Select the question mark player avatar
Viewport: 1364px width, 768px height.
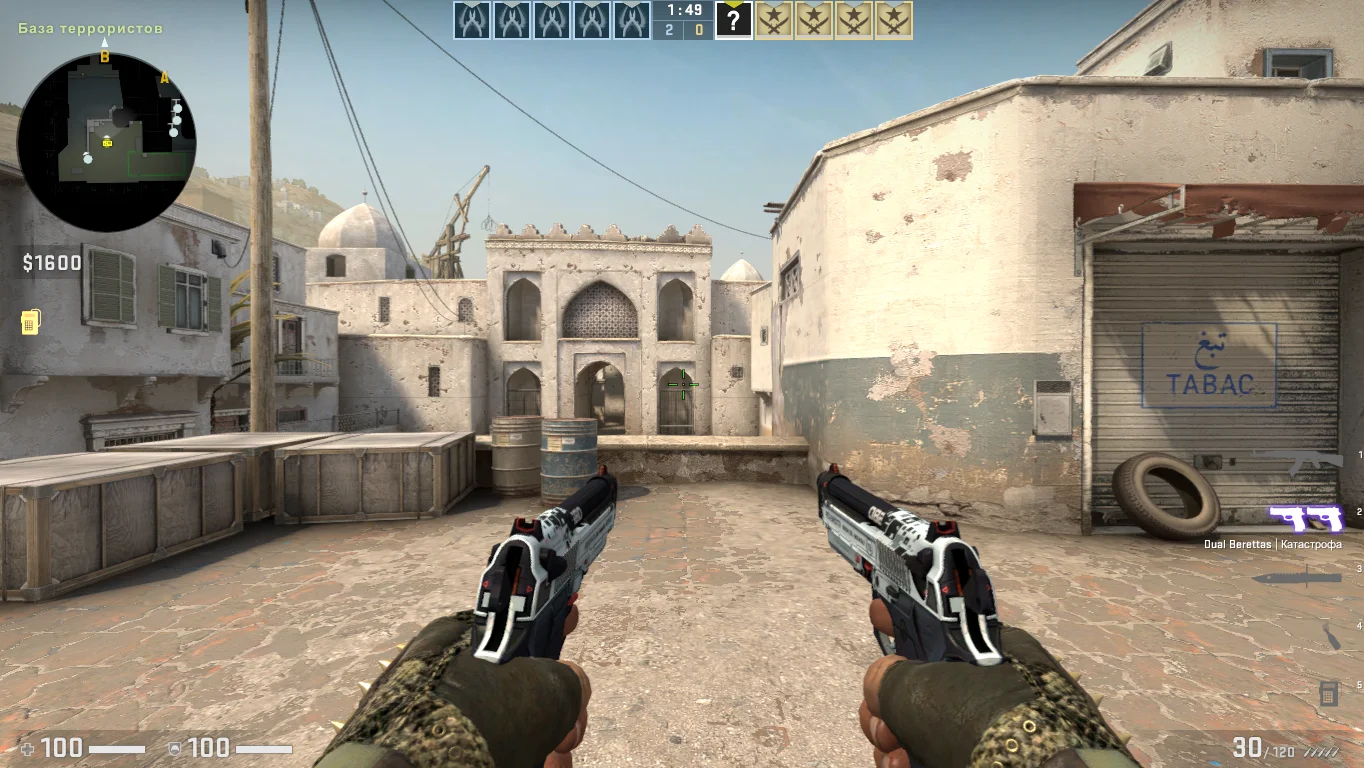pos(733,20)
